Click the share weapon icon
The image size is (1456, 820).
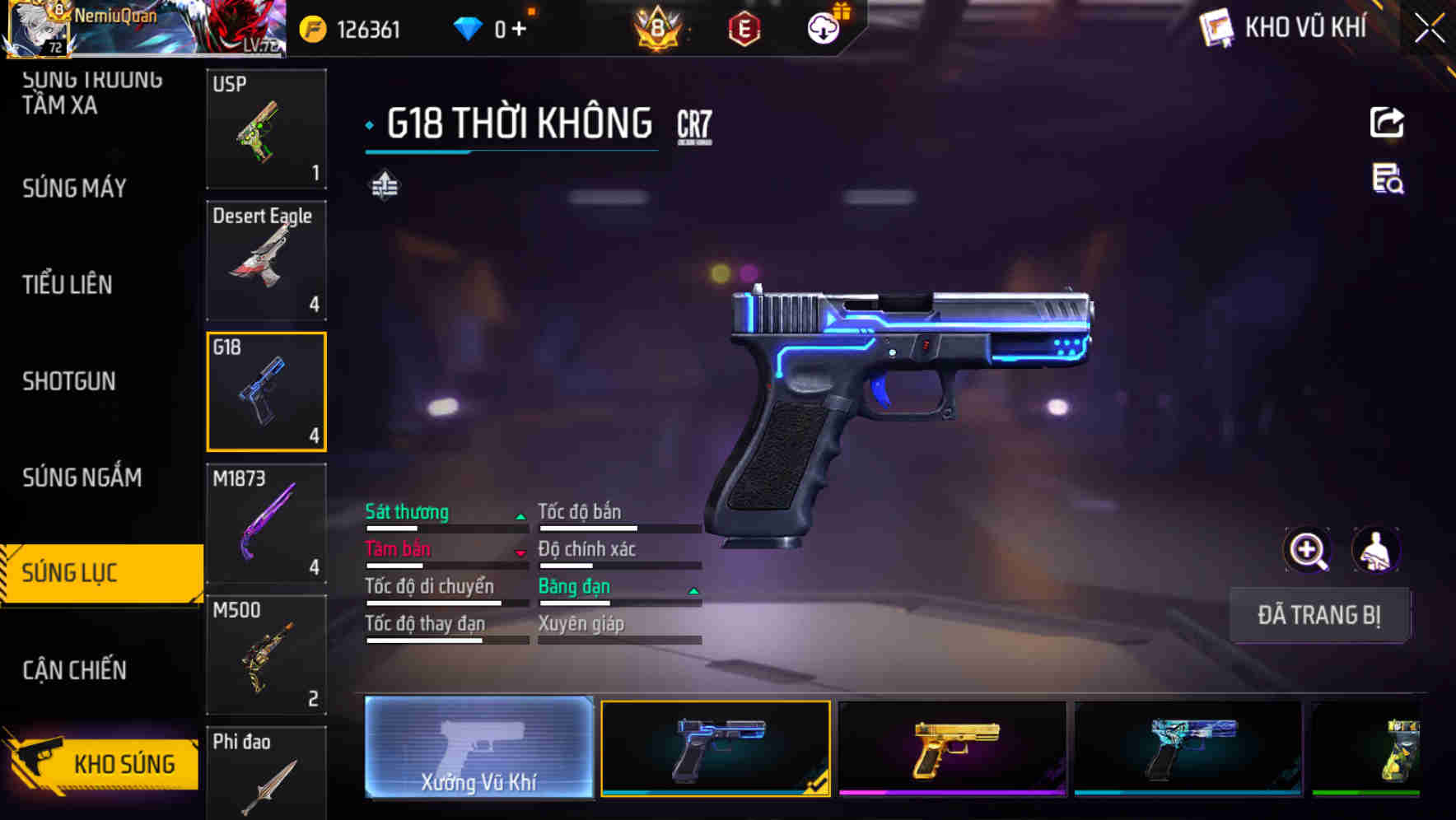(x=1388, y=122)
